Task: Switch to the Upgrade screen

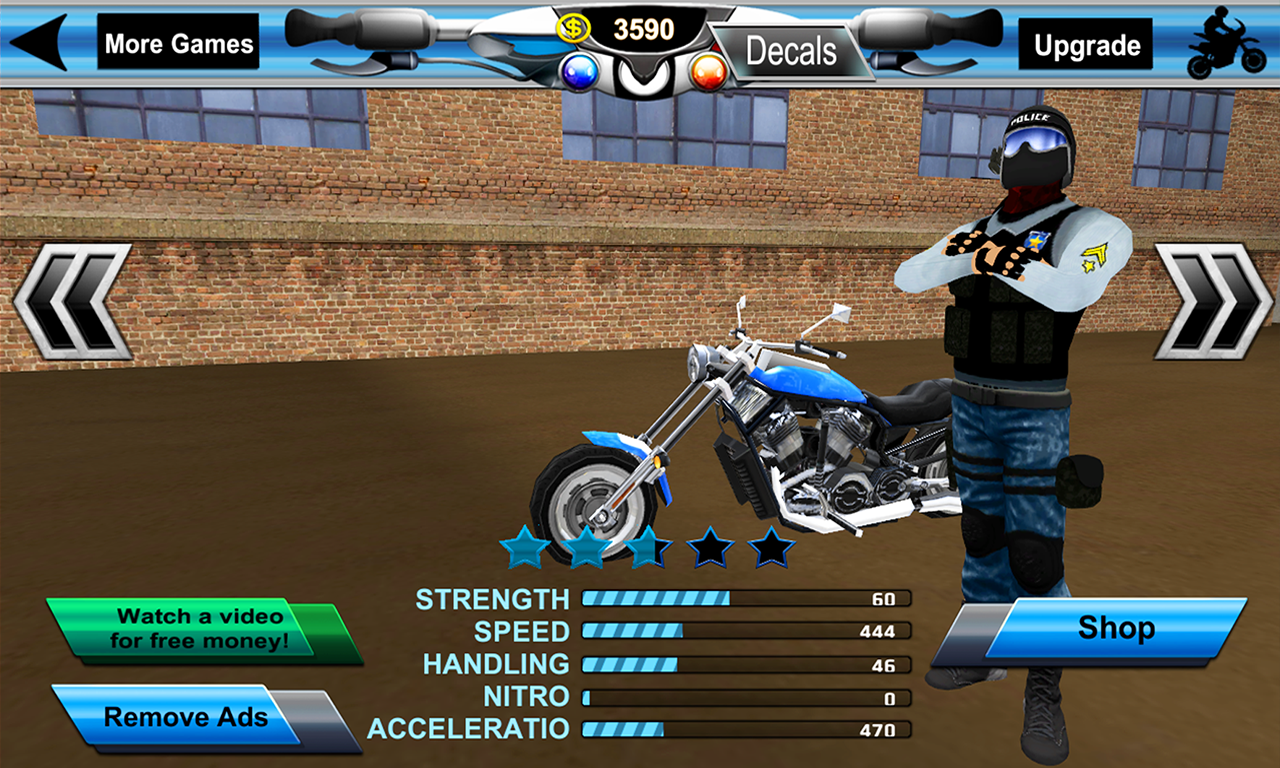Action: (x=1085, y=44)
